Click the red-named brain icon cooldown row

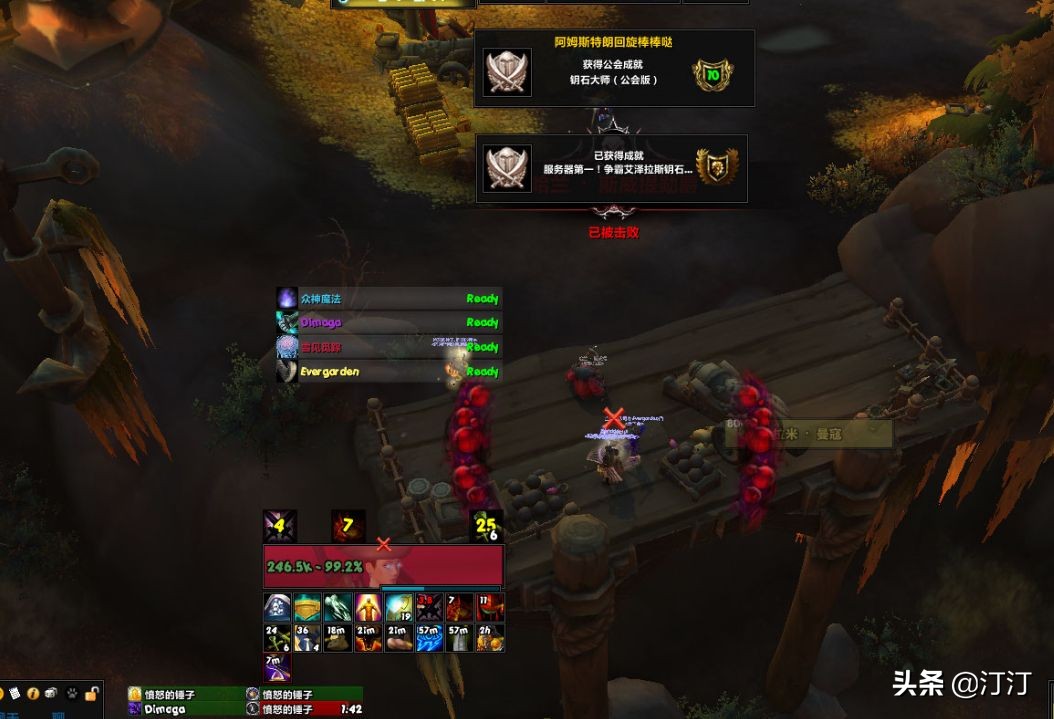point(388,347)
